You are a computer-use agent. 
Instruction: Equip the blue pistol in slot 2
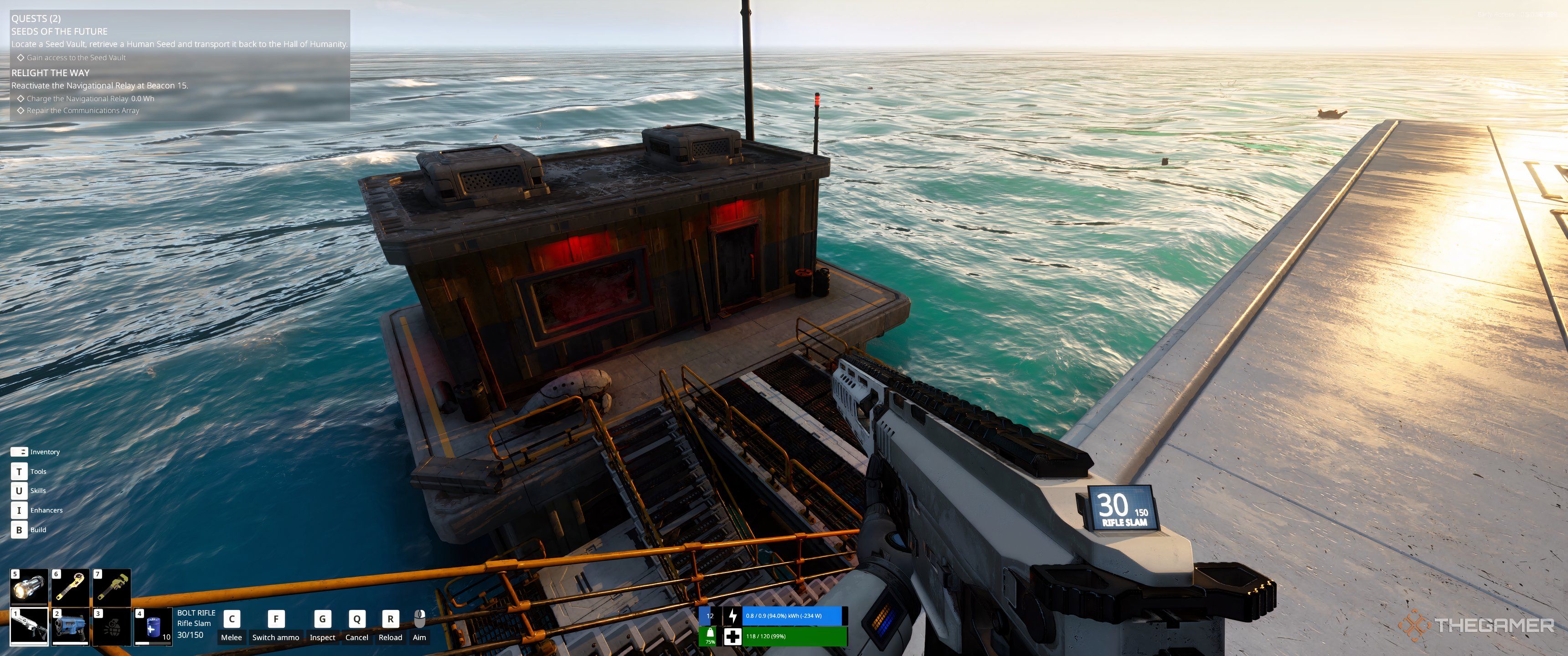[x=71, y=626]
